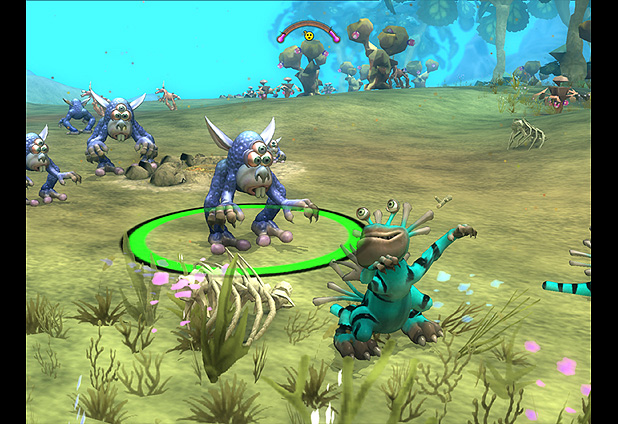The height and width of the screenshot is (424, 618).
Task: Select the blue creature in the green ring
Action: pyautogui.click(x=241, y=185)
